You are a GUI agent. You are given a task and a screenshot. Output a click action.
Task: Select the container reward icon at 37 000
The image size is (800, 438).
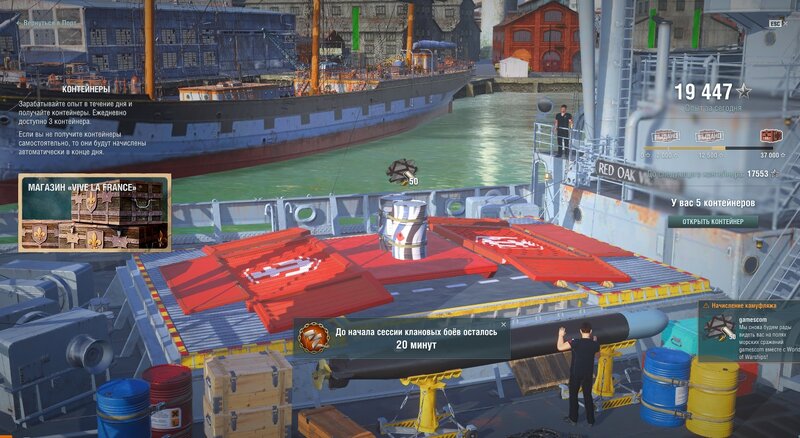(770, 136)
